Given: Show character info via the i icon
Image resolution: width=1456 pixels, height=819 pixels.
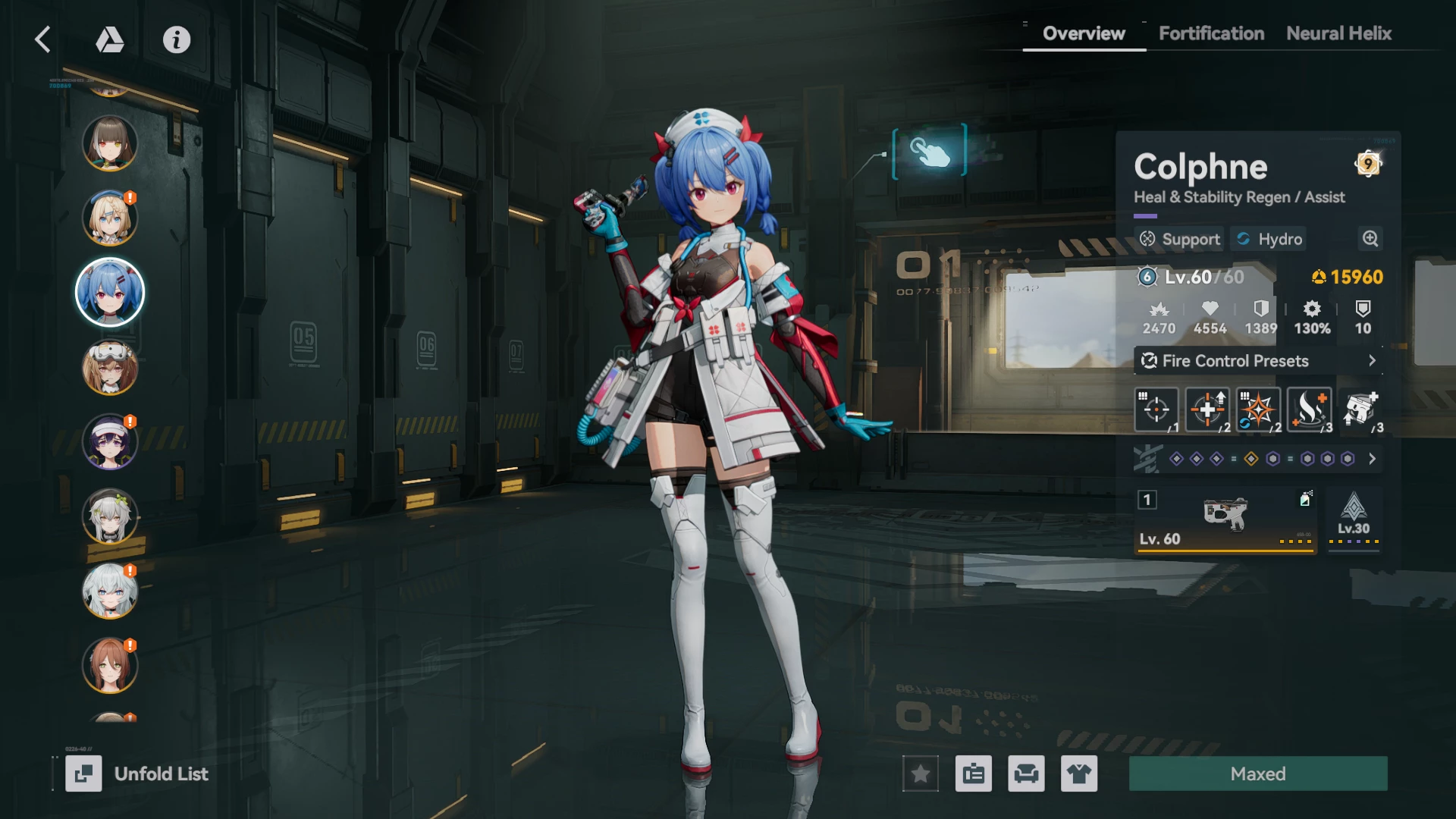Looking at the screenshot, I should (x=177, y=39).
